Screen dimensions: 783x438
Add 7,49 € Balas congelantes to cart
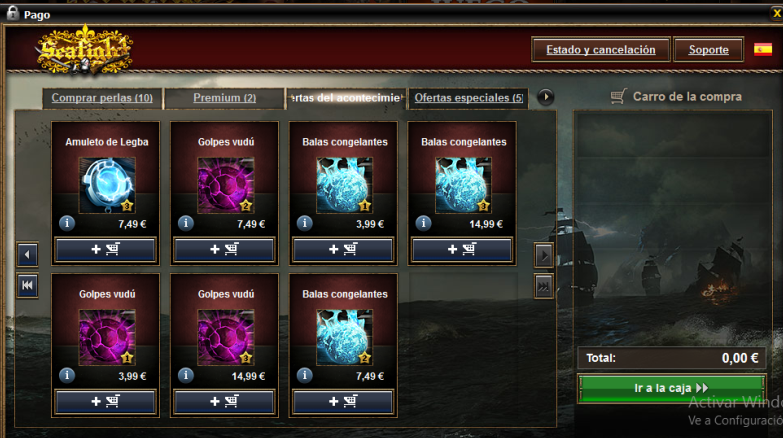(x=343, y=401)
